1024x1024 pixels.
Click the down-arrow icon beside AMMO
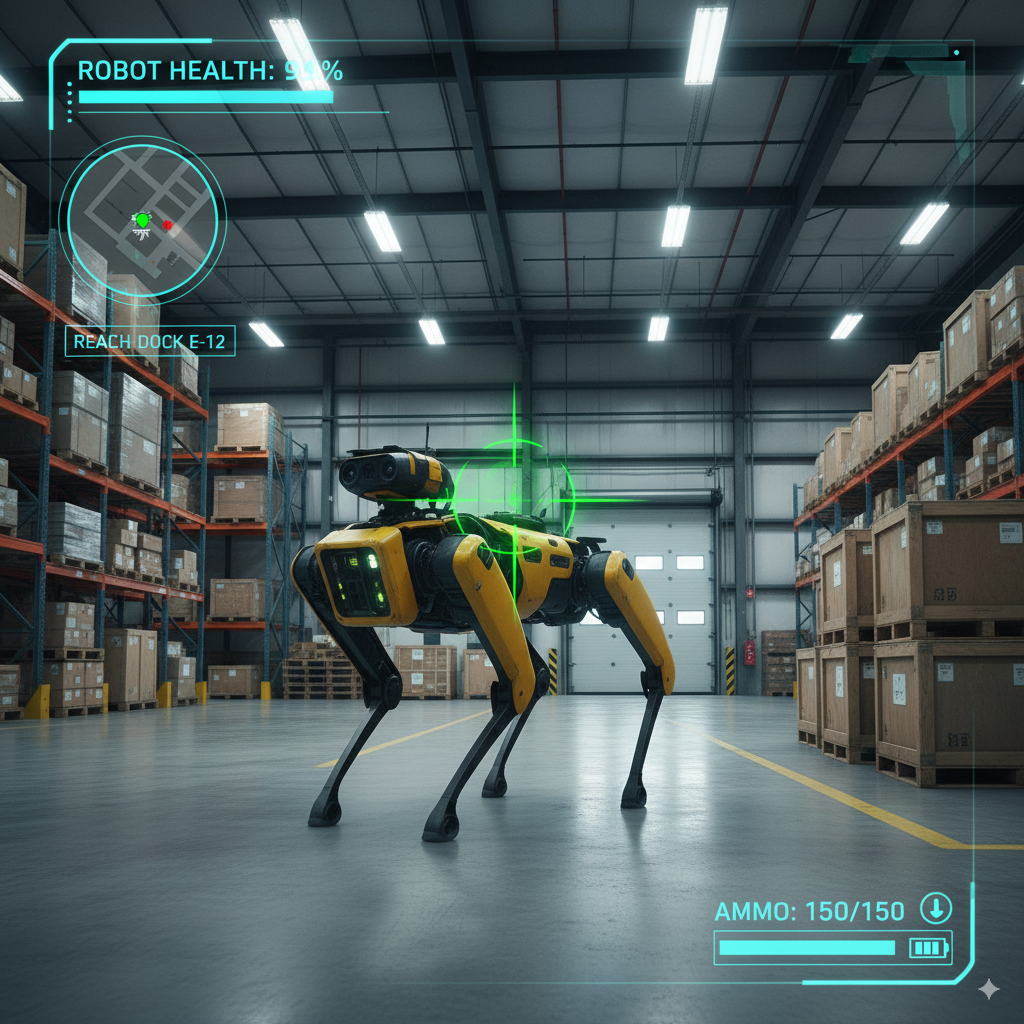coord(936,909)
